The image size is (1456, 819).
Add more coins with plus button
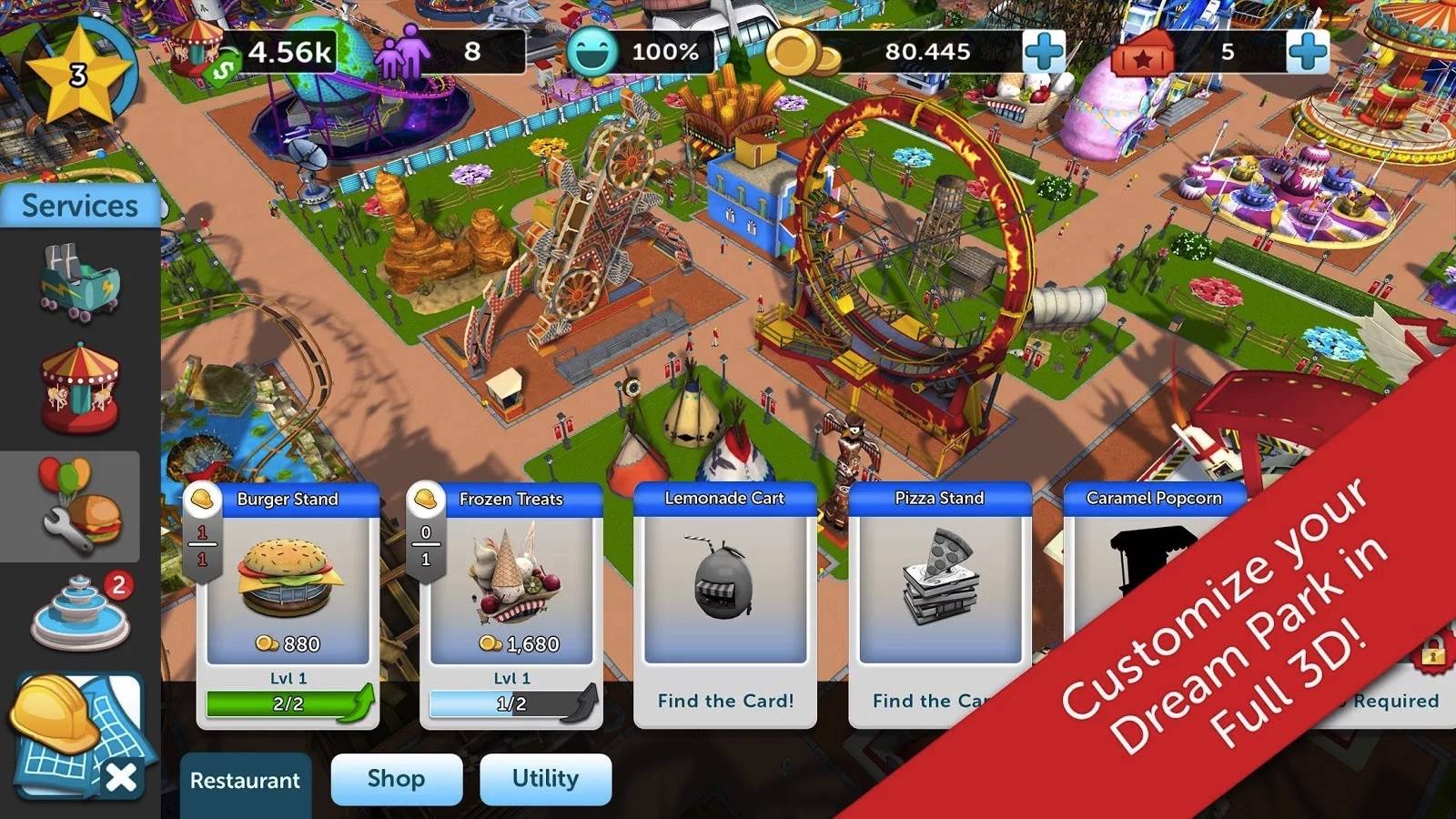coord(1044,52)
